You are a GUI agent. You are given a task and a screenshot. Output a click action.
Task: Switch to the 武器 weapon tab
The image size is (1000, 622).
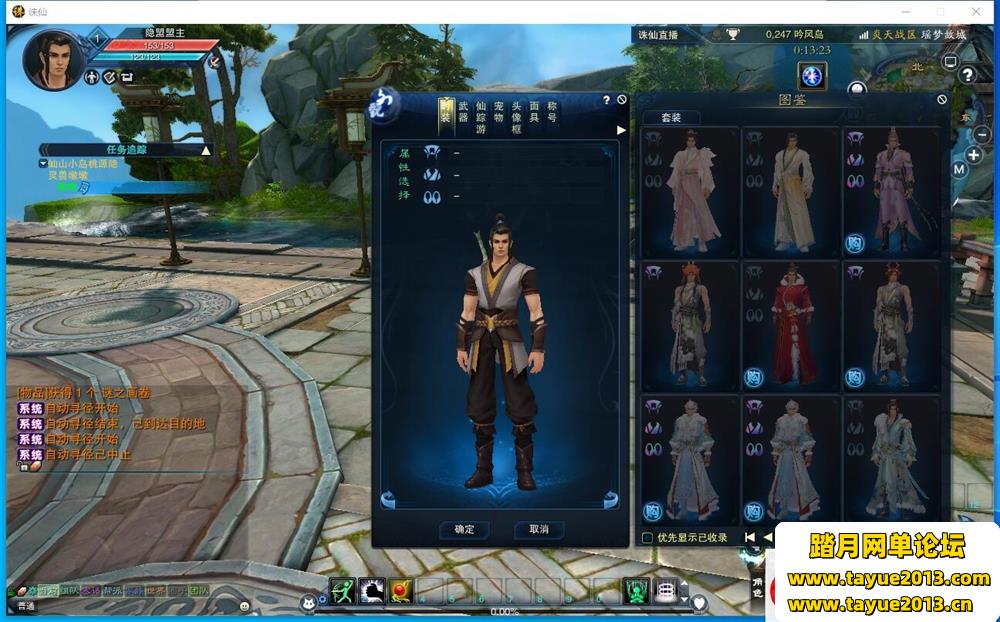463,111
